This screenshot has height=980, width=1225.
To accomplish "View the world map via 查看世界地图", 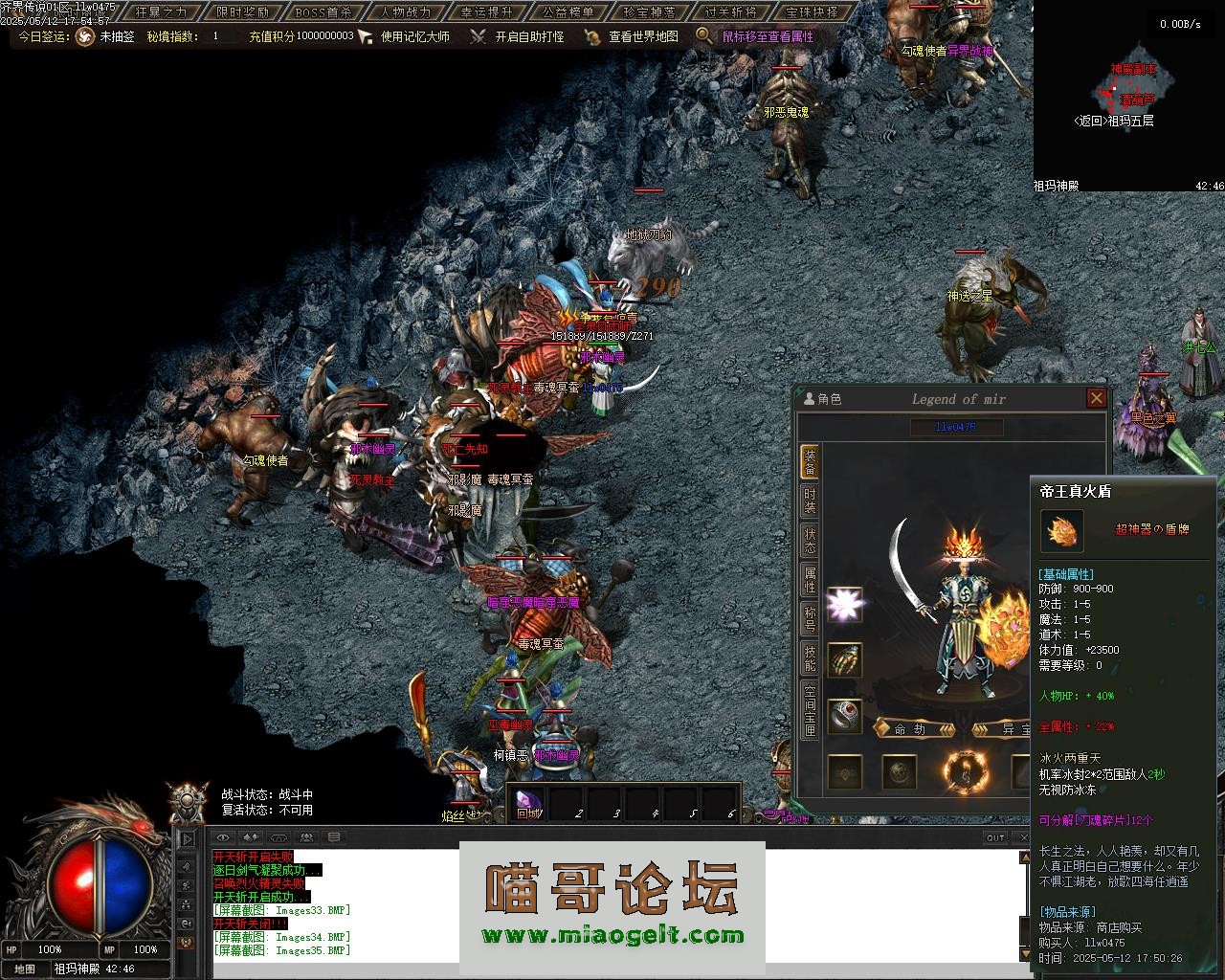I will (x=643, y=36).
